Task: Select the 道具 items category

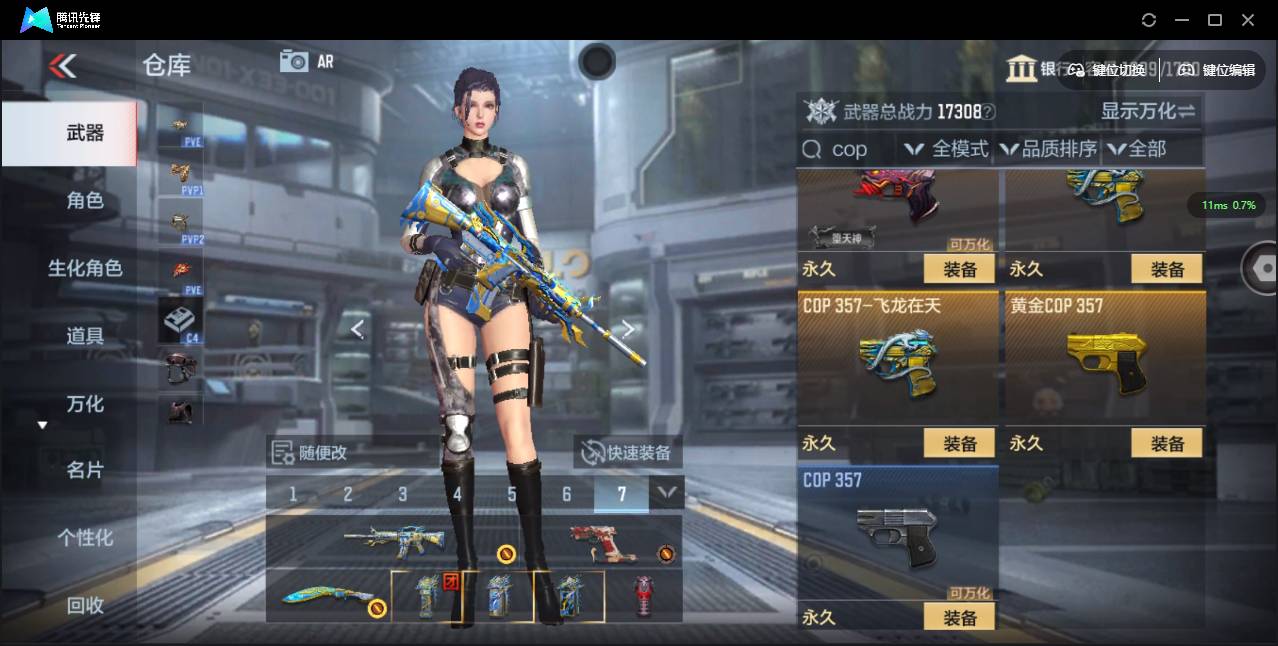Action: pos(85,336)
